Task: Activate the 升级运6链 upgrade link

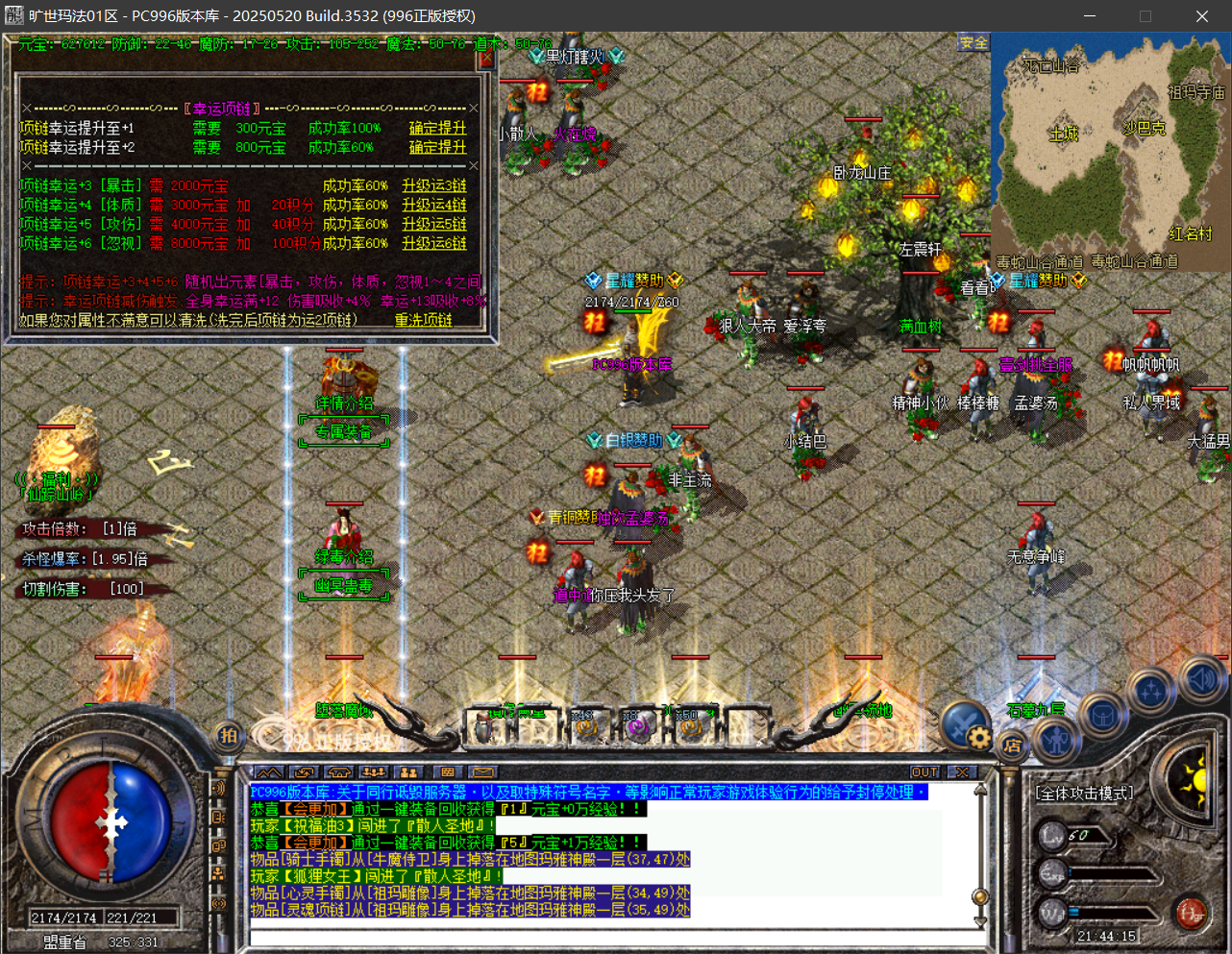Action: click(x=434, y=243)
